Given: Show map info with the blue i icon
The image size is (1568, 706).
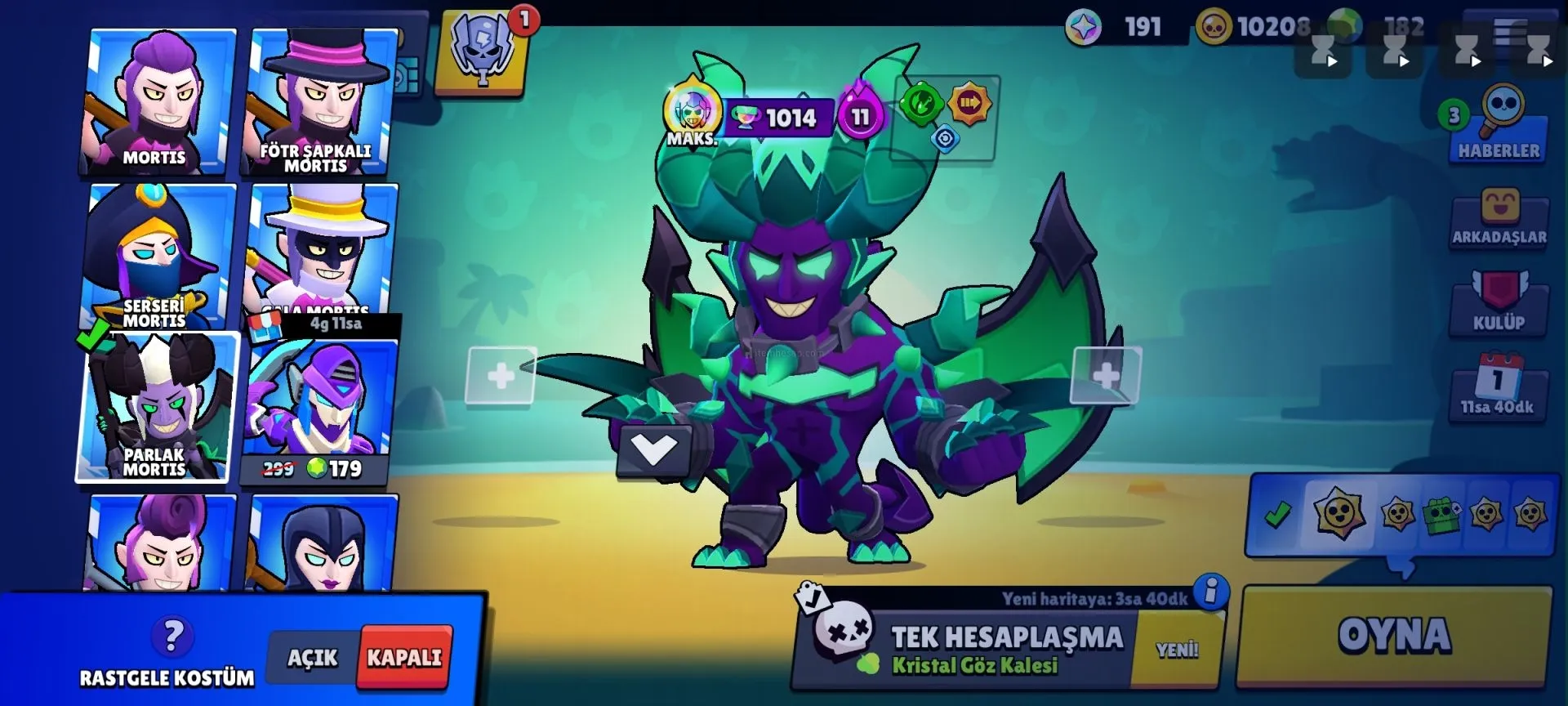Looking at the screenshot, I should coord(1211,590).
